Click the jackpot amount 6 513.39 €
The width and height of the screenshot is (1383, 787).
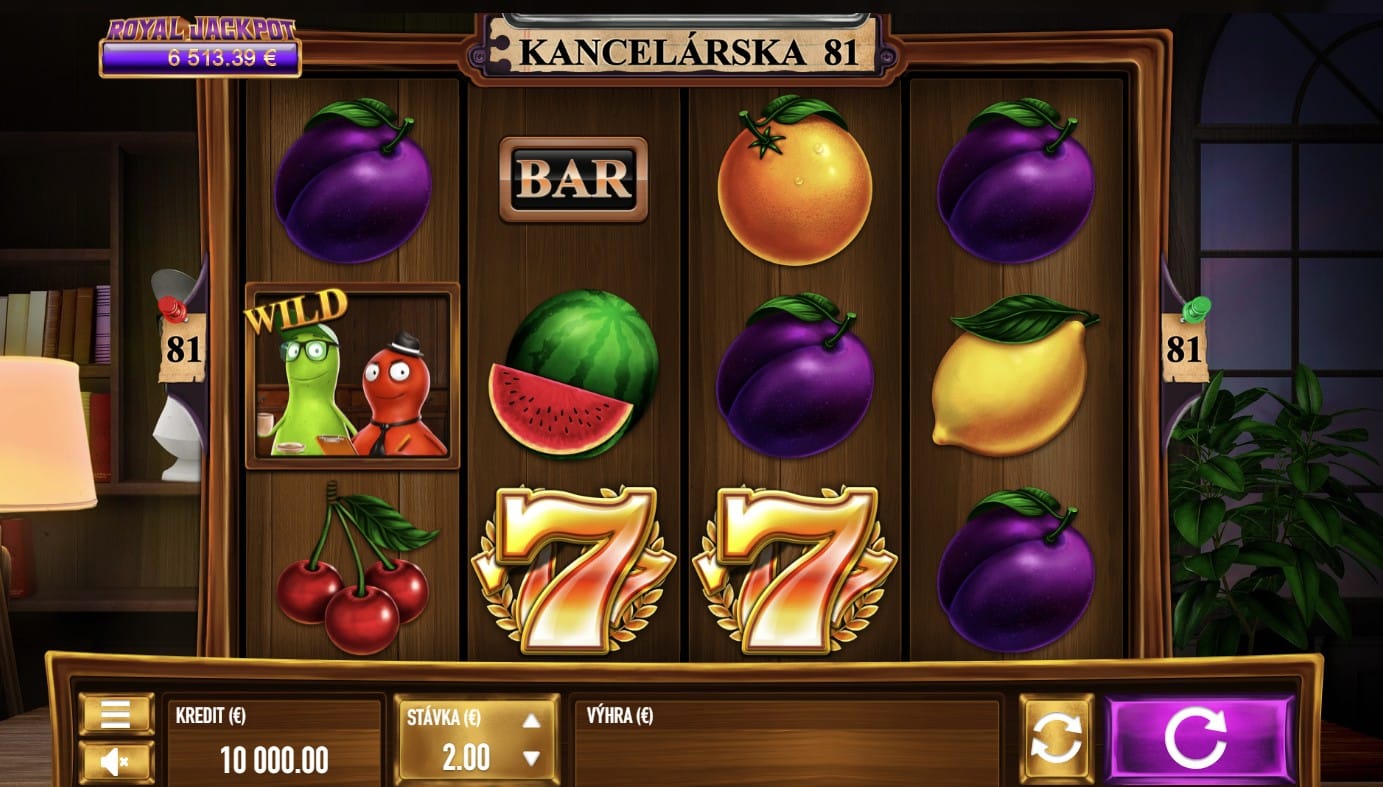(x=197, y=60)
